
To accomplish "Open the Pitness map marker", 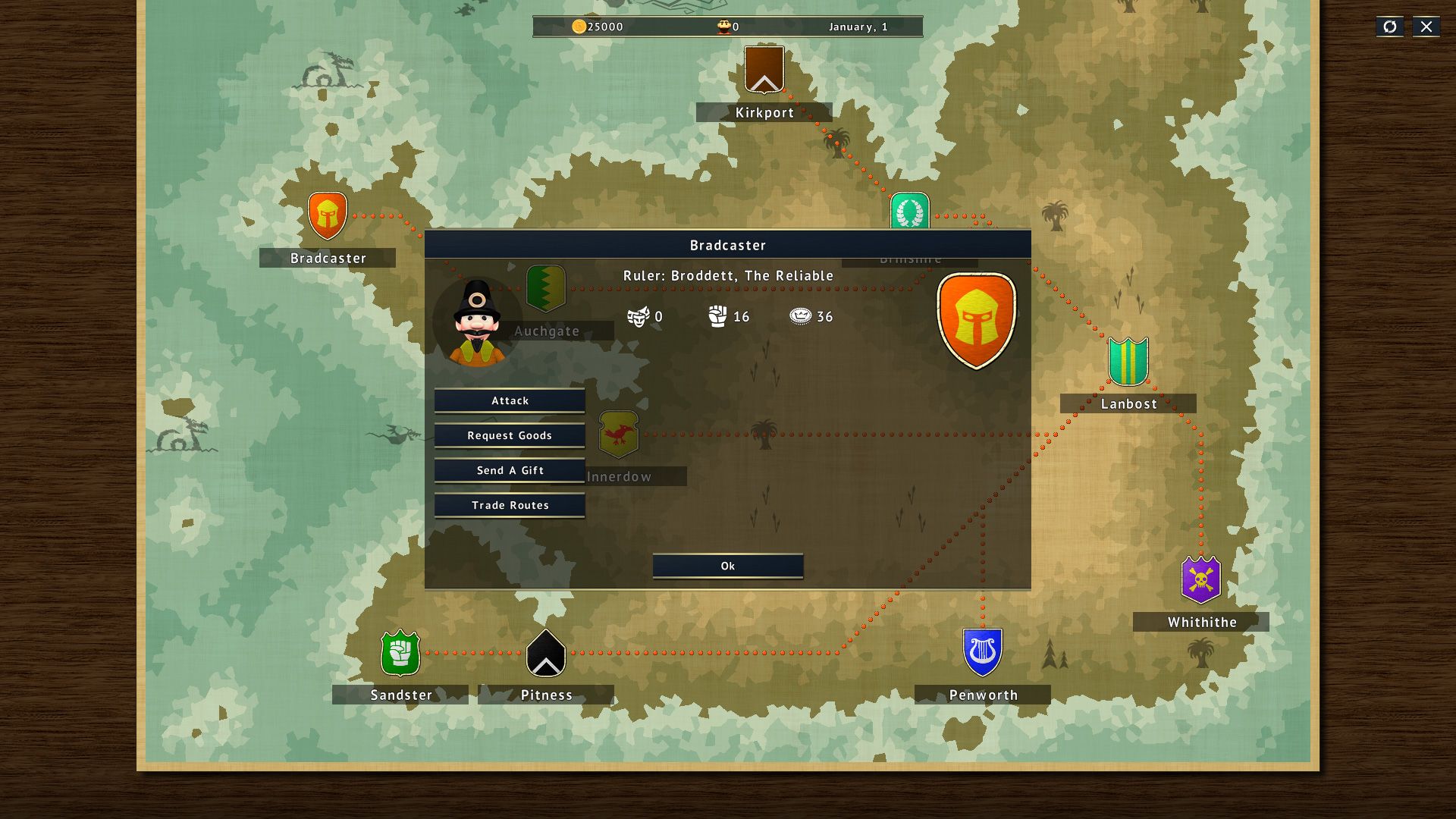I will click(546, 653).
